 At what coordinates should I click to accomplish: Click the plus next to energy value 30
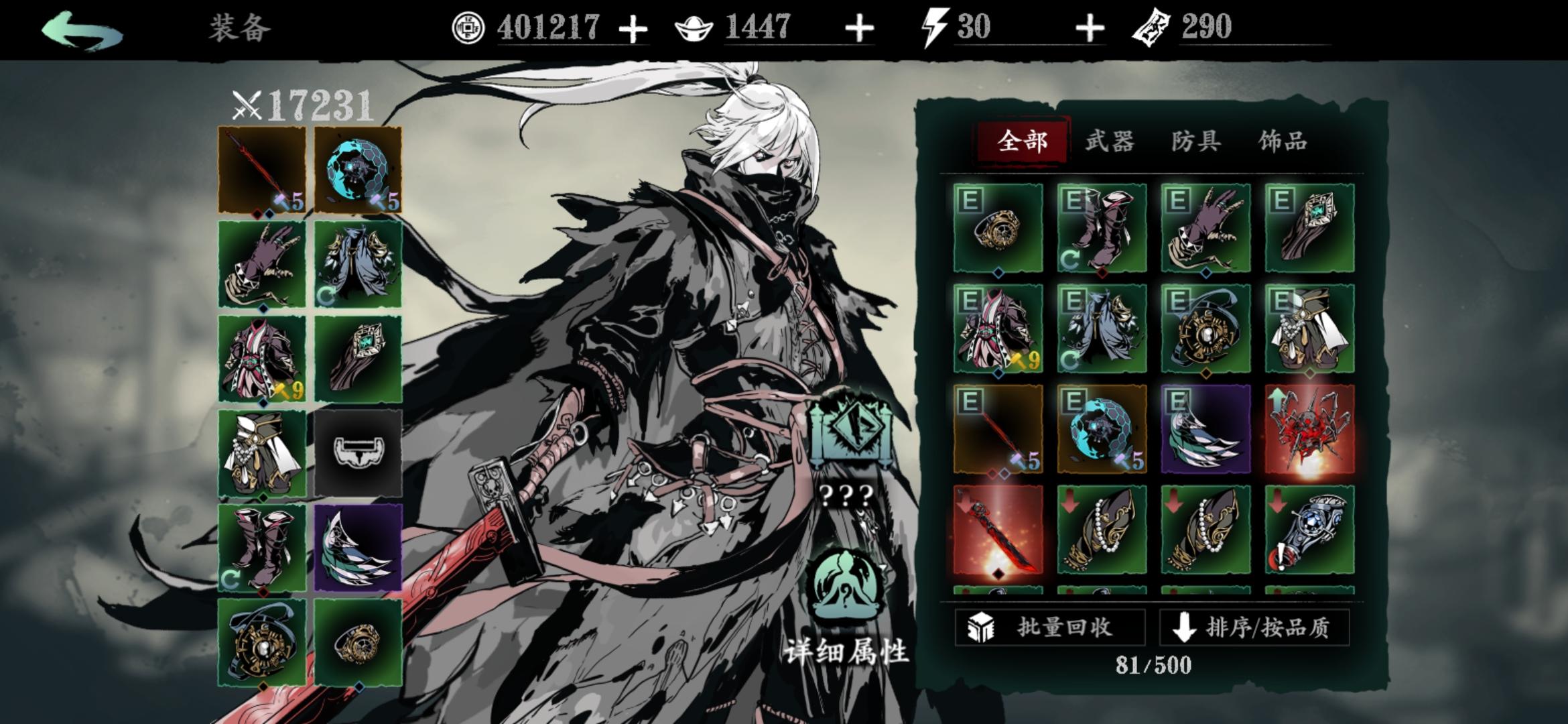(x=1090, y=29)
